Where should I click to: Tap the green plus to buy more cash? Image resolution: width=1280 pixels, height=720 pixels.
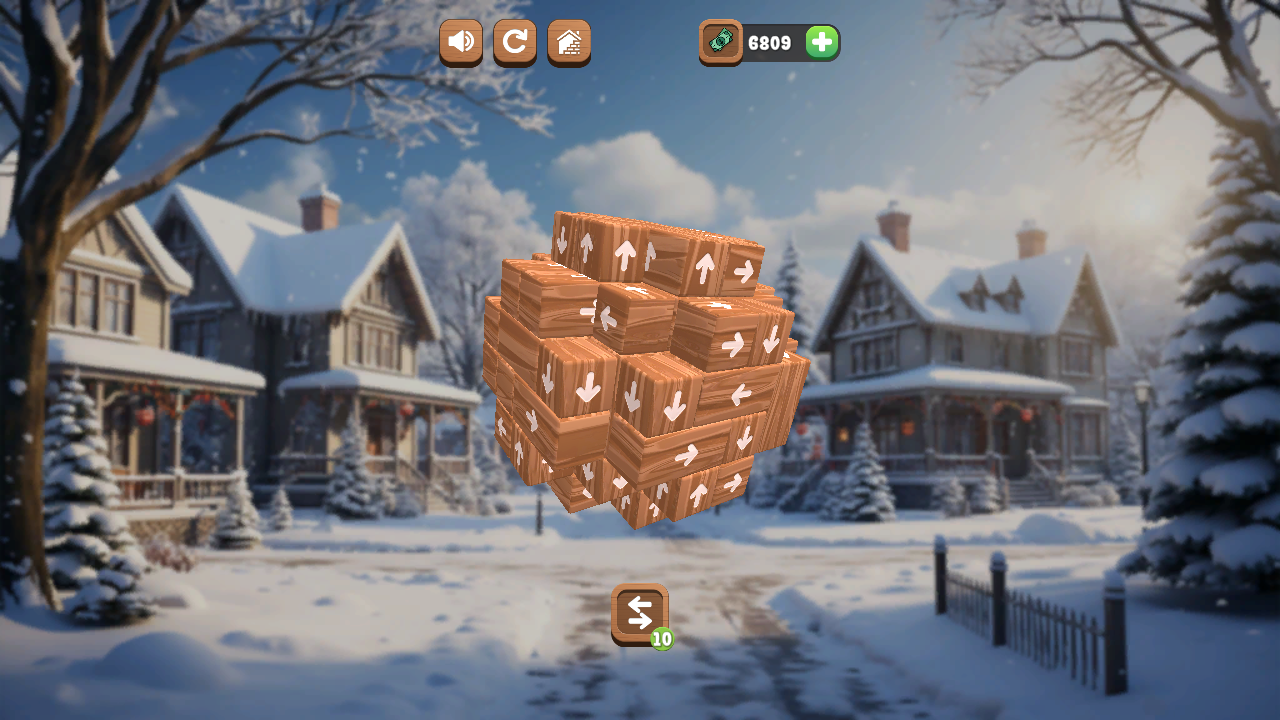pyautogui.click(x=819, y=42)
